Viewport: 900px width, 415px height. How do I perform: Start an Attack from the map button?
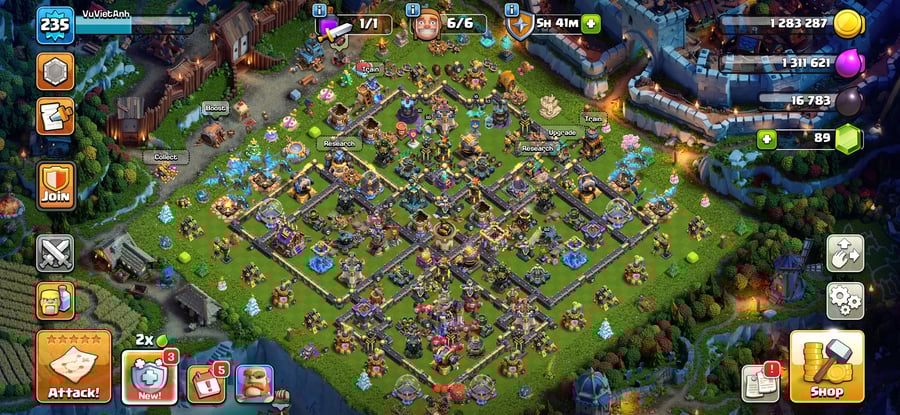73,366
